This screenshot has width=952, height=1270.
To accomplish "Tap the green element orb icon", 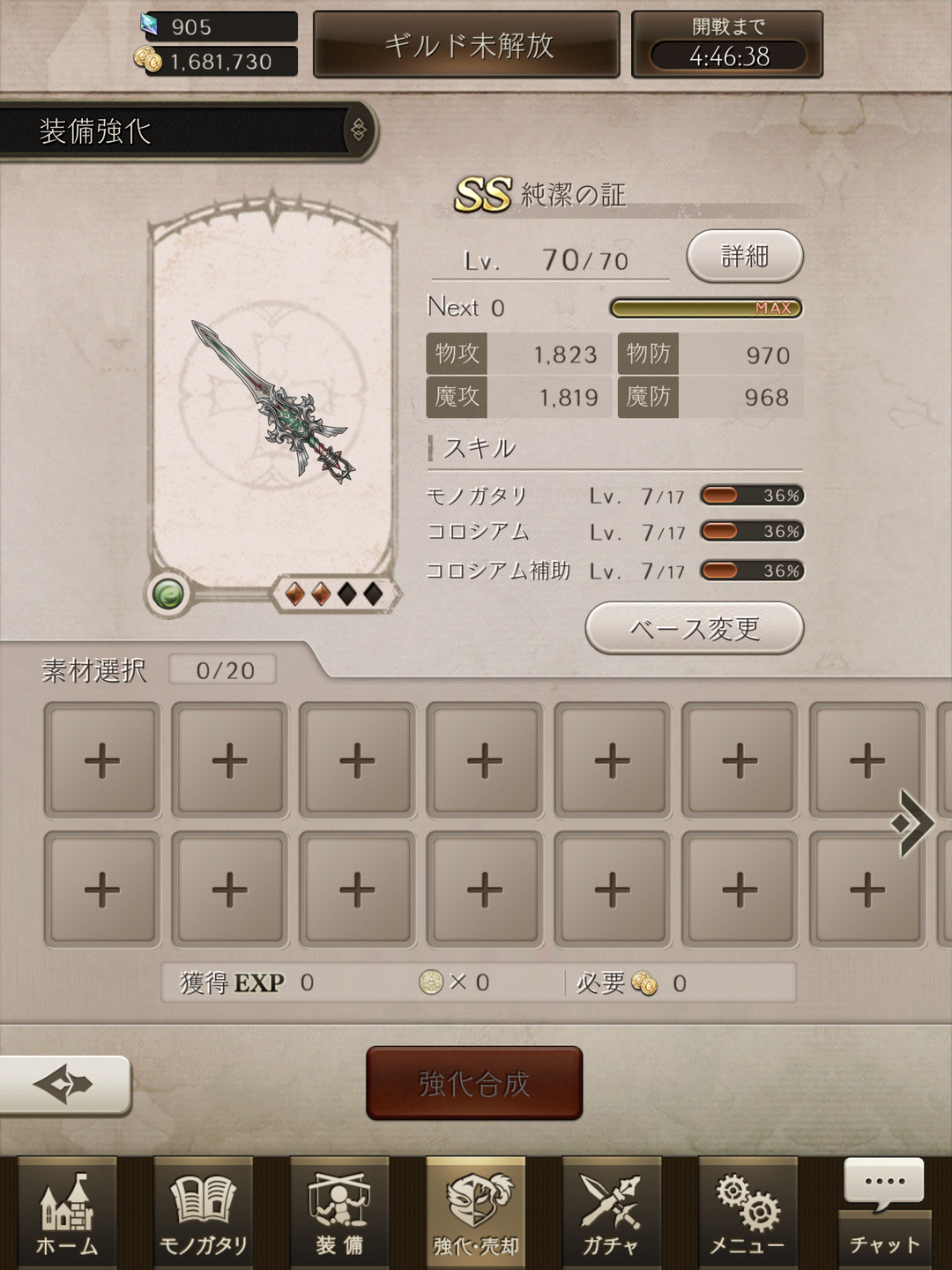I will tap(168, 594).
